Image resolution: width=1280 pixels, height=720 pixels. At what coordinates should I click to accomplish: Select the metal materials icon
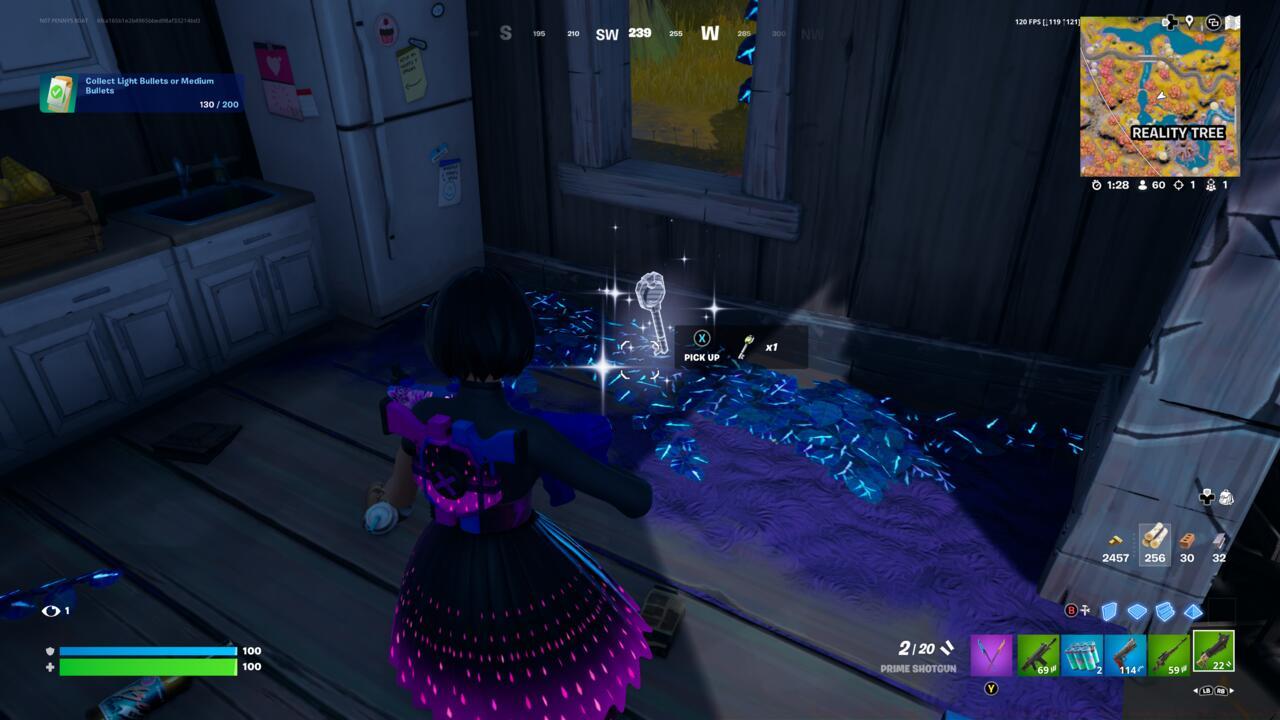(x=1219, y=540)
